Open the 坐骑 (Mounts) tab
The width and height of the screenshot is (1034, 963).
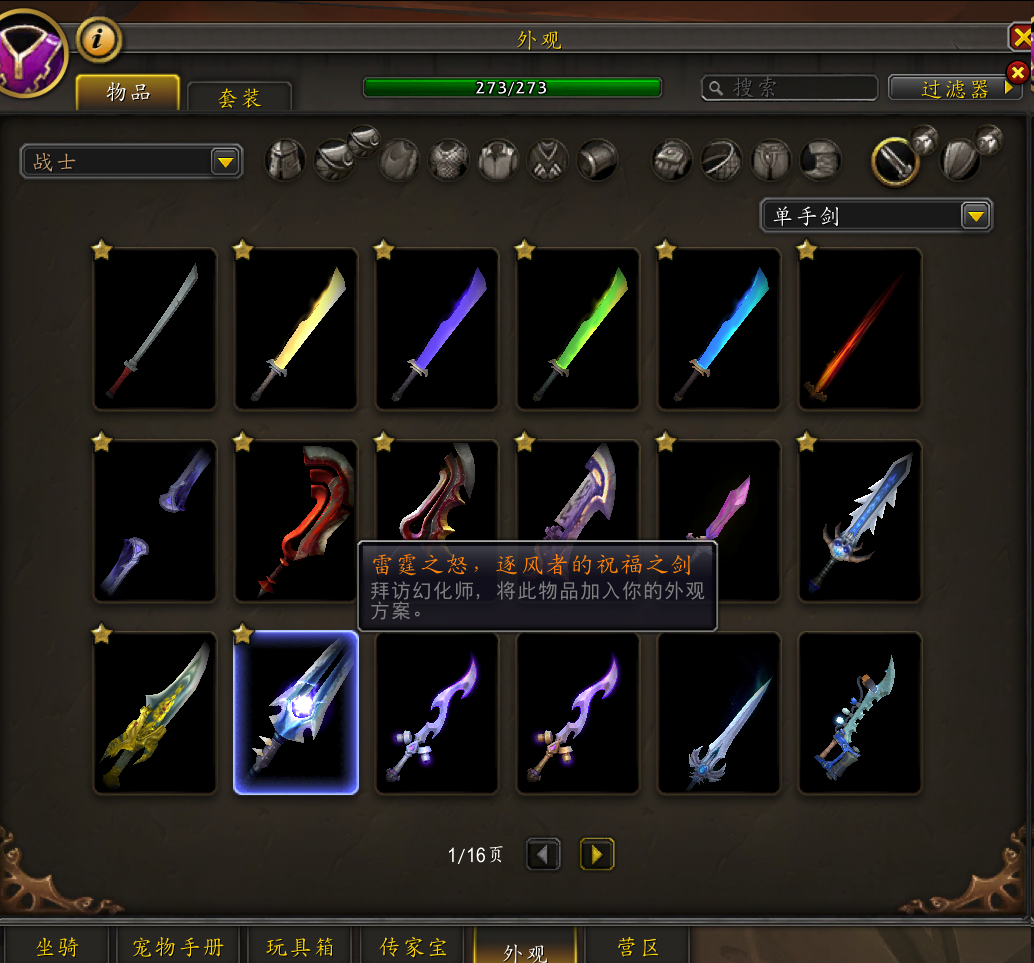tap(57, 946)
